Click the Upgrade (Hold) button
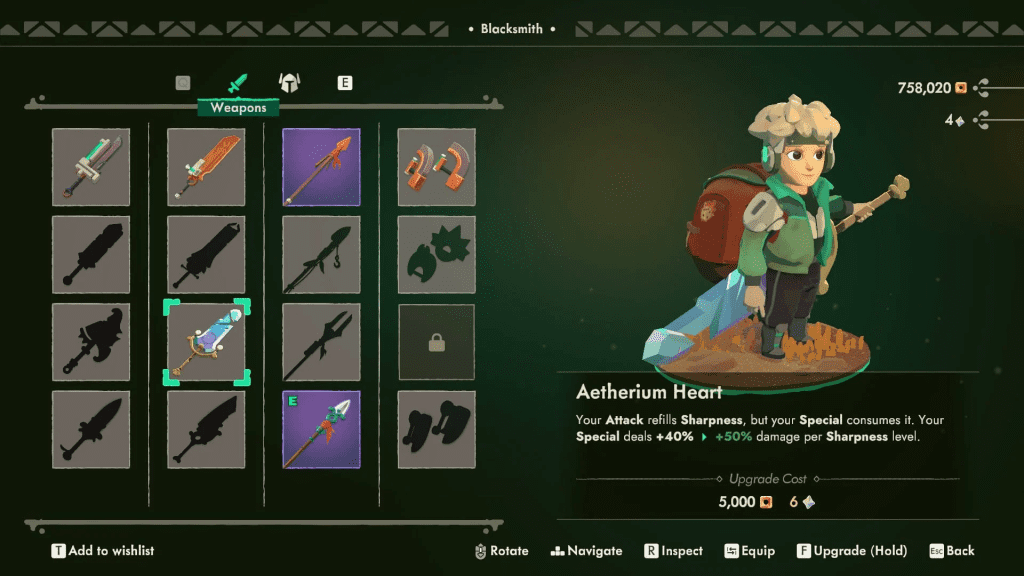 pyautogui.click(x=851, y=551)
